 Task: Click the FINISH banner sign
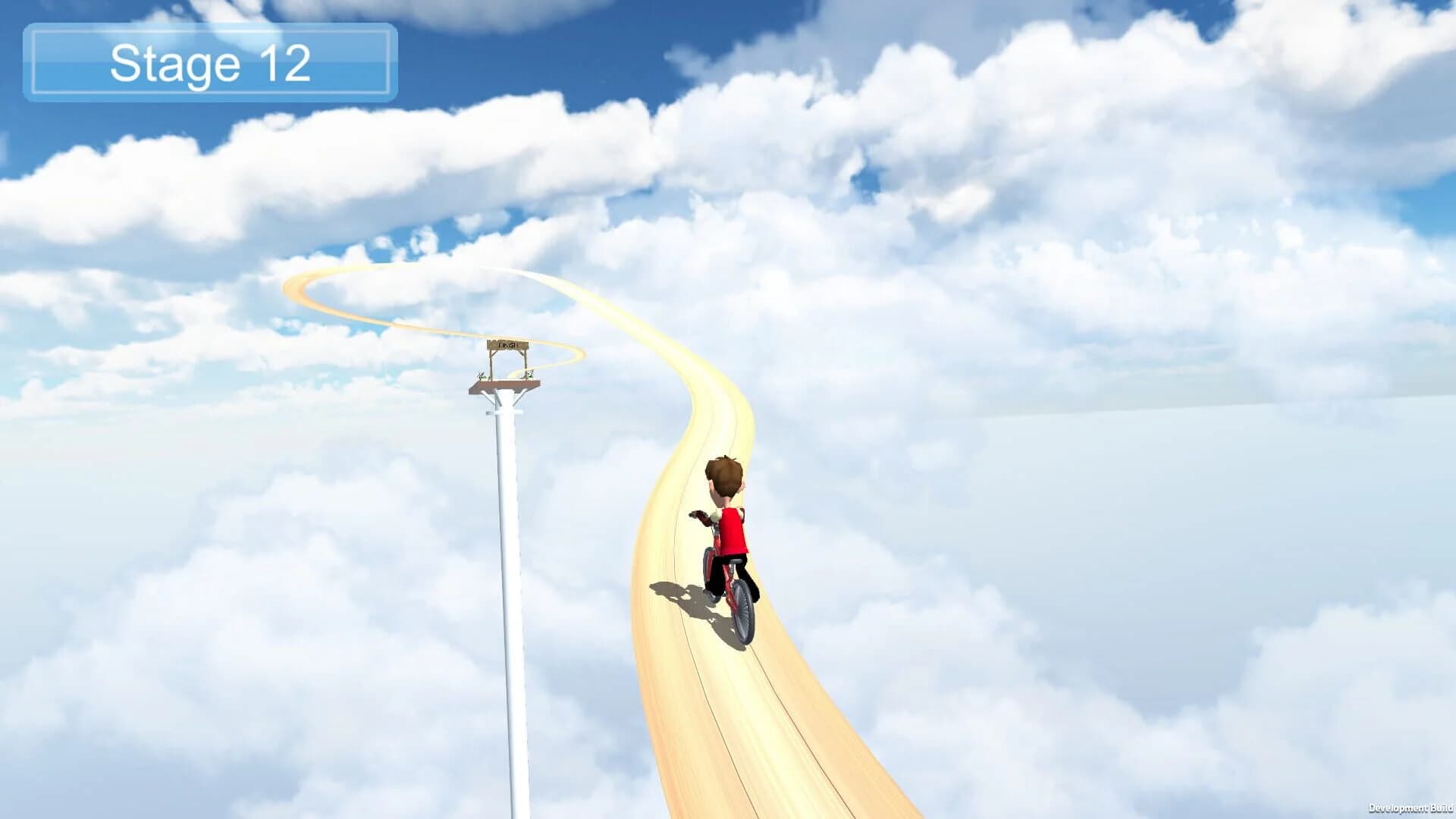508,346
